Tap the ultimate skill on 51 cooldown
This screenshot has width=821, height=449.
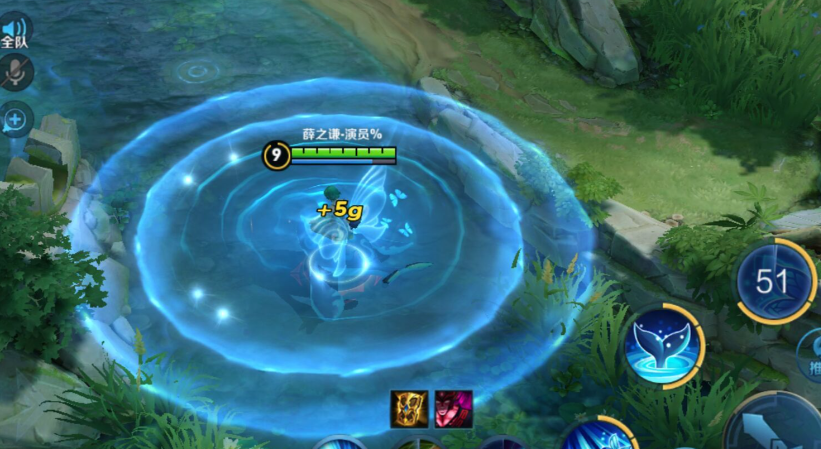click(x=776, y=281)
